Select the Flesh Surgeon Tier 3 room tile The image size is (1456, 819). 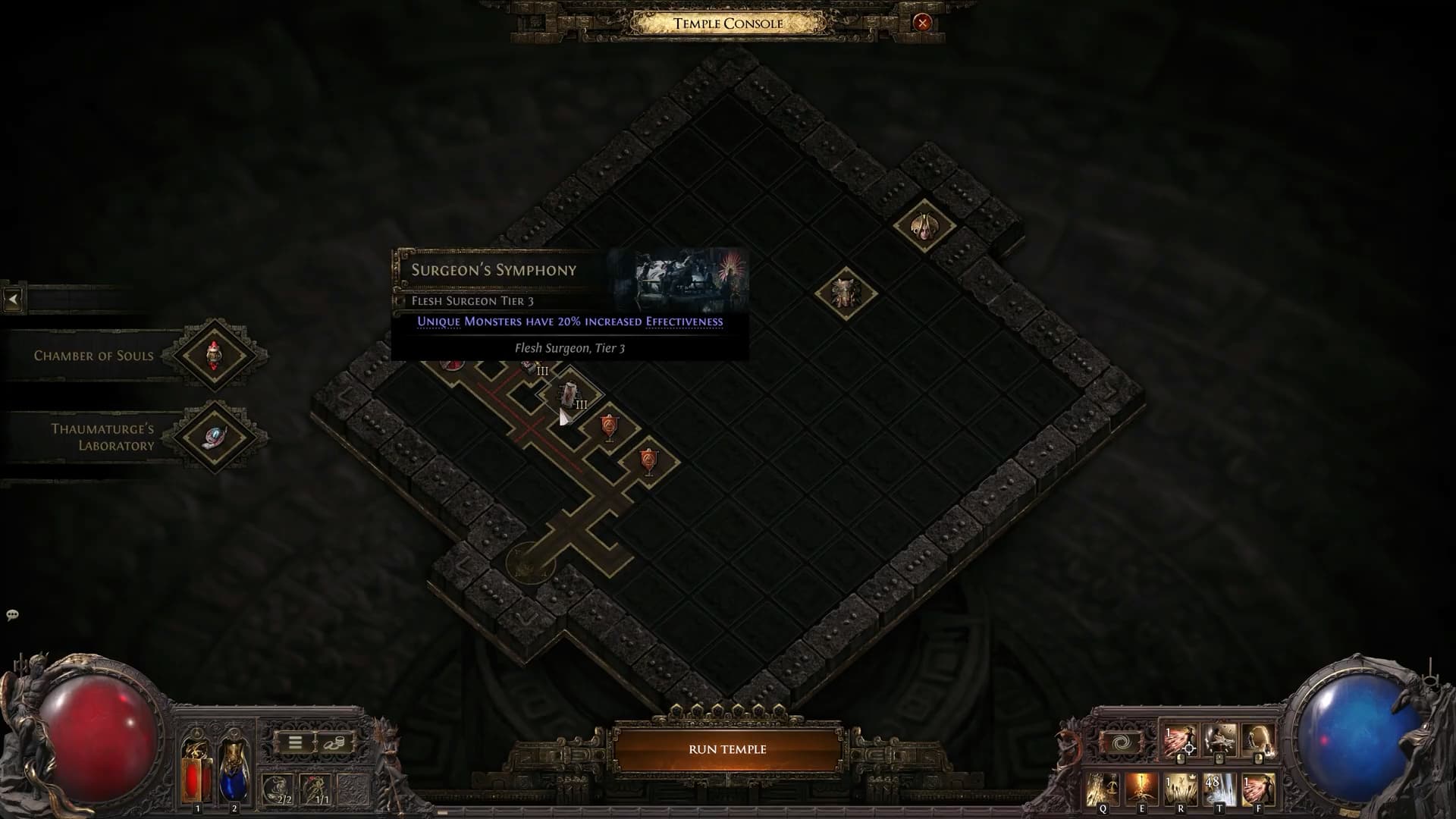[x=570, y=394]
